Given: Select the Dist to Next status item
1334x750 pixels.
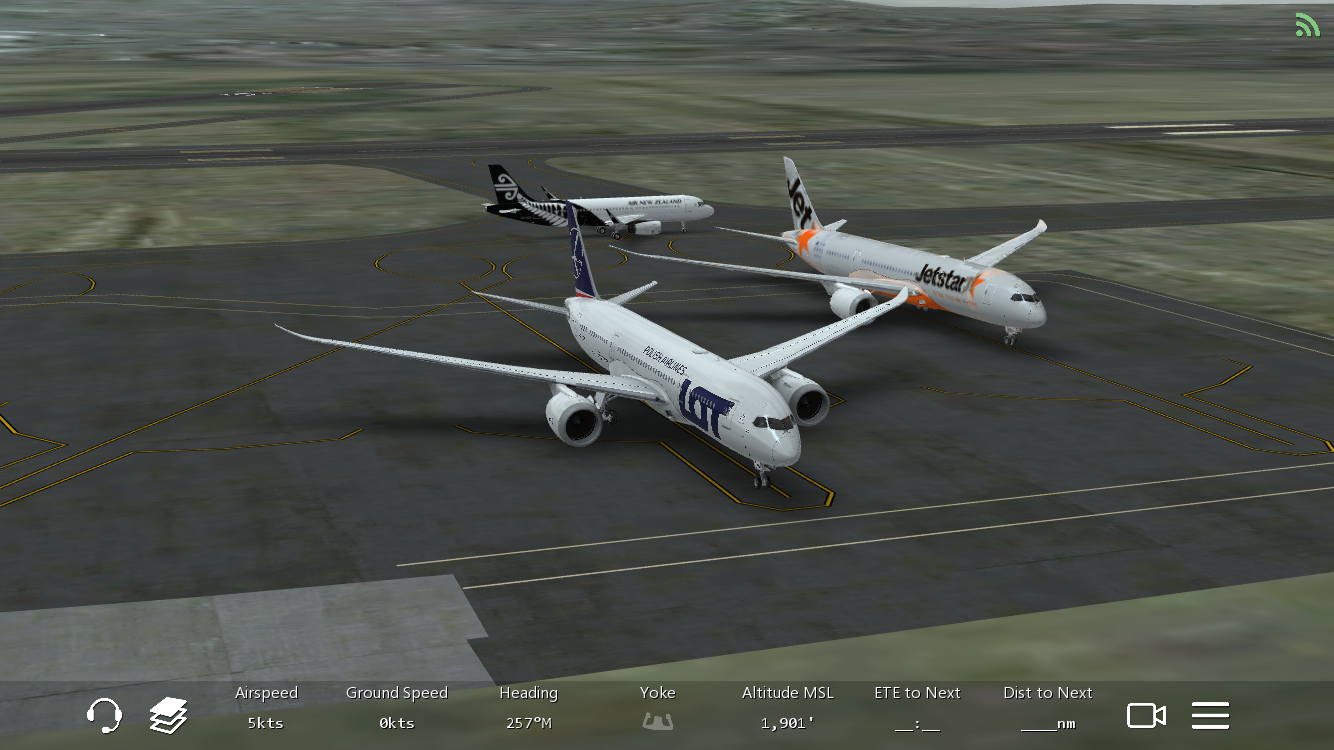Looking at the screenshot, I should 1047,708.
